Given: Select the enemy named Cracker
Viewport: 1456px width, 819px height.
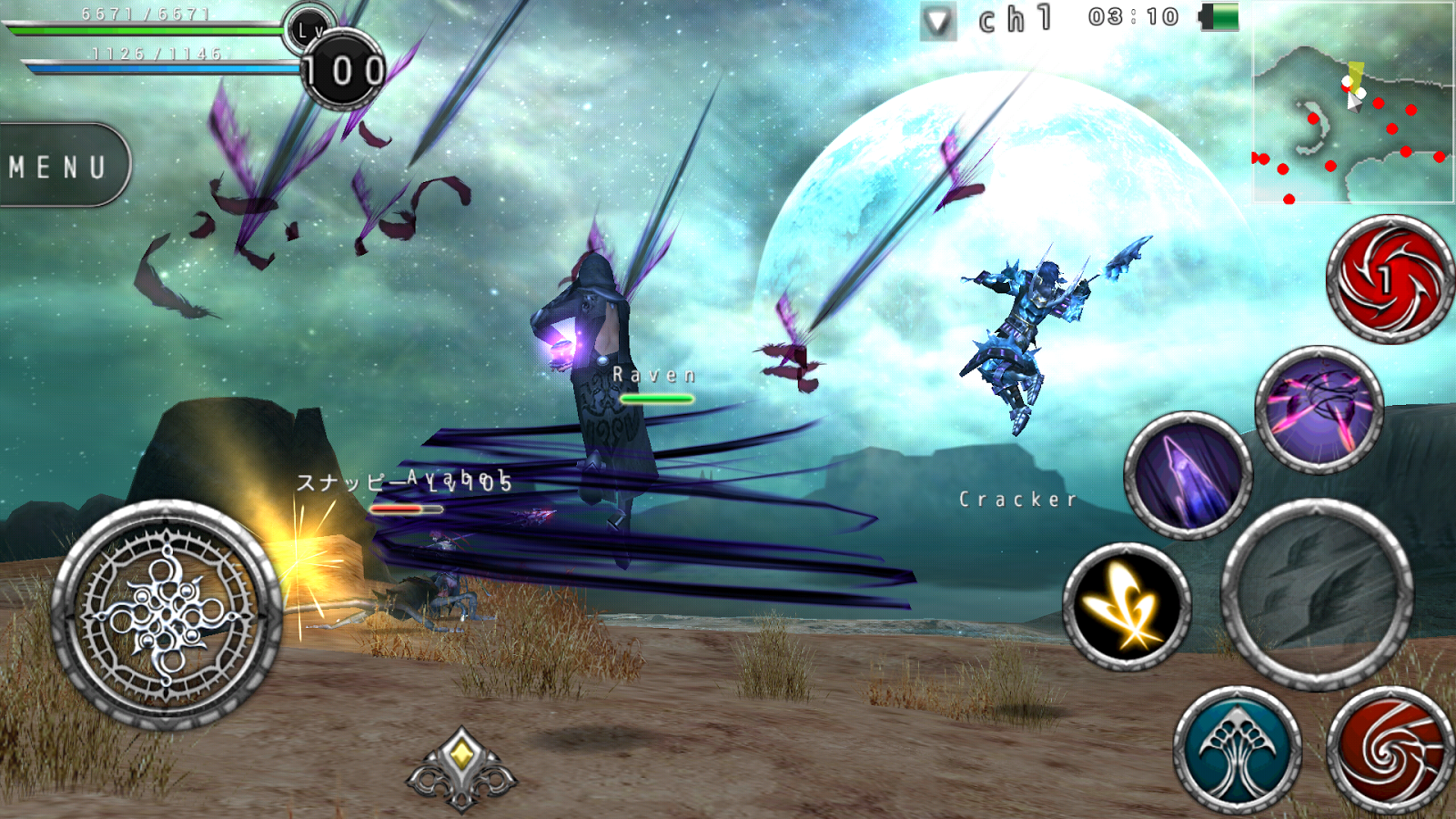Looking at the screenshot, I should [1016, 499].
